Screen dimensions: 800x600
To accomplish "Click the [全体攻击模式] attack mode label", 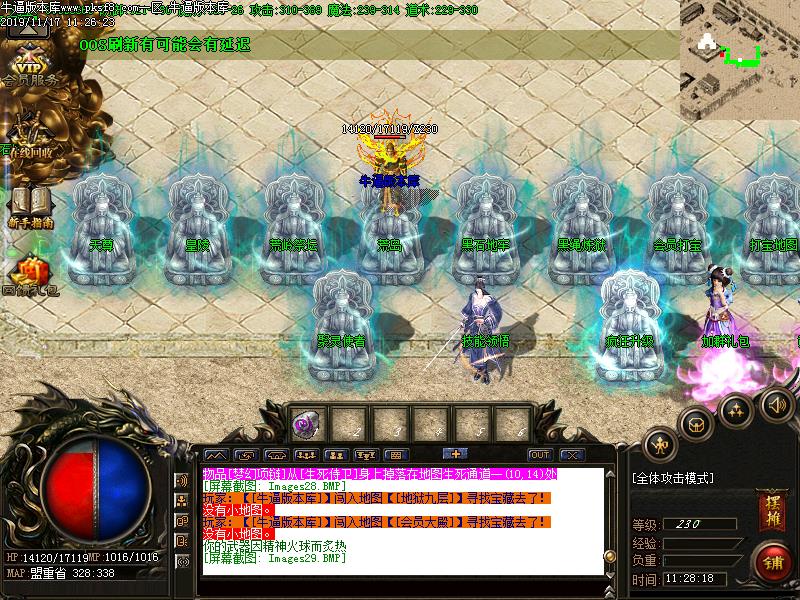I will coord(672,479).
